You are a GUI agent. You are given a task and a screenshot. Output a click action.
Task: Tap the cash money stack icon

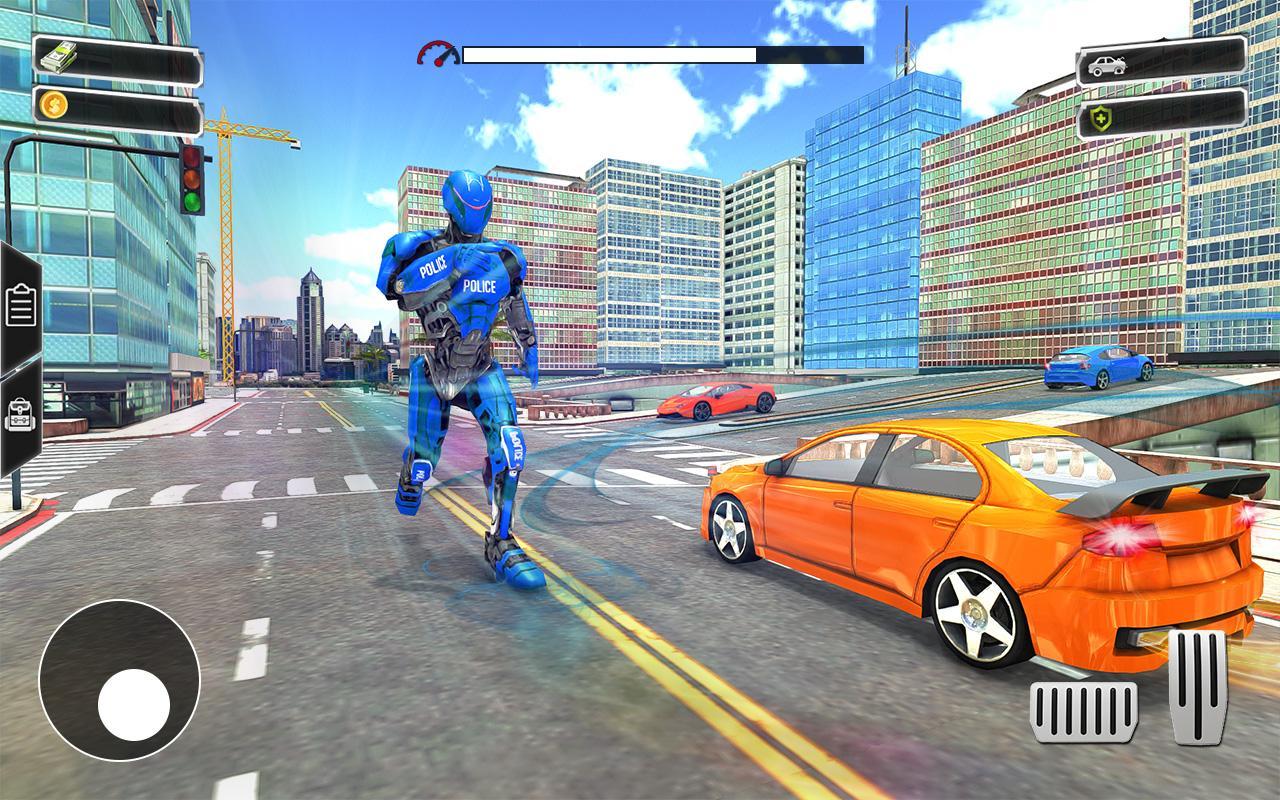[57, 54]
